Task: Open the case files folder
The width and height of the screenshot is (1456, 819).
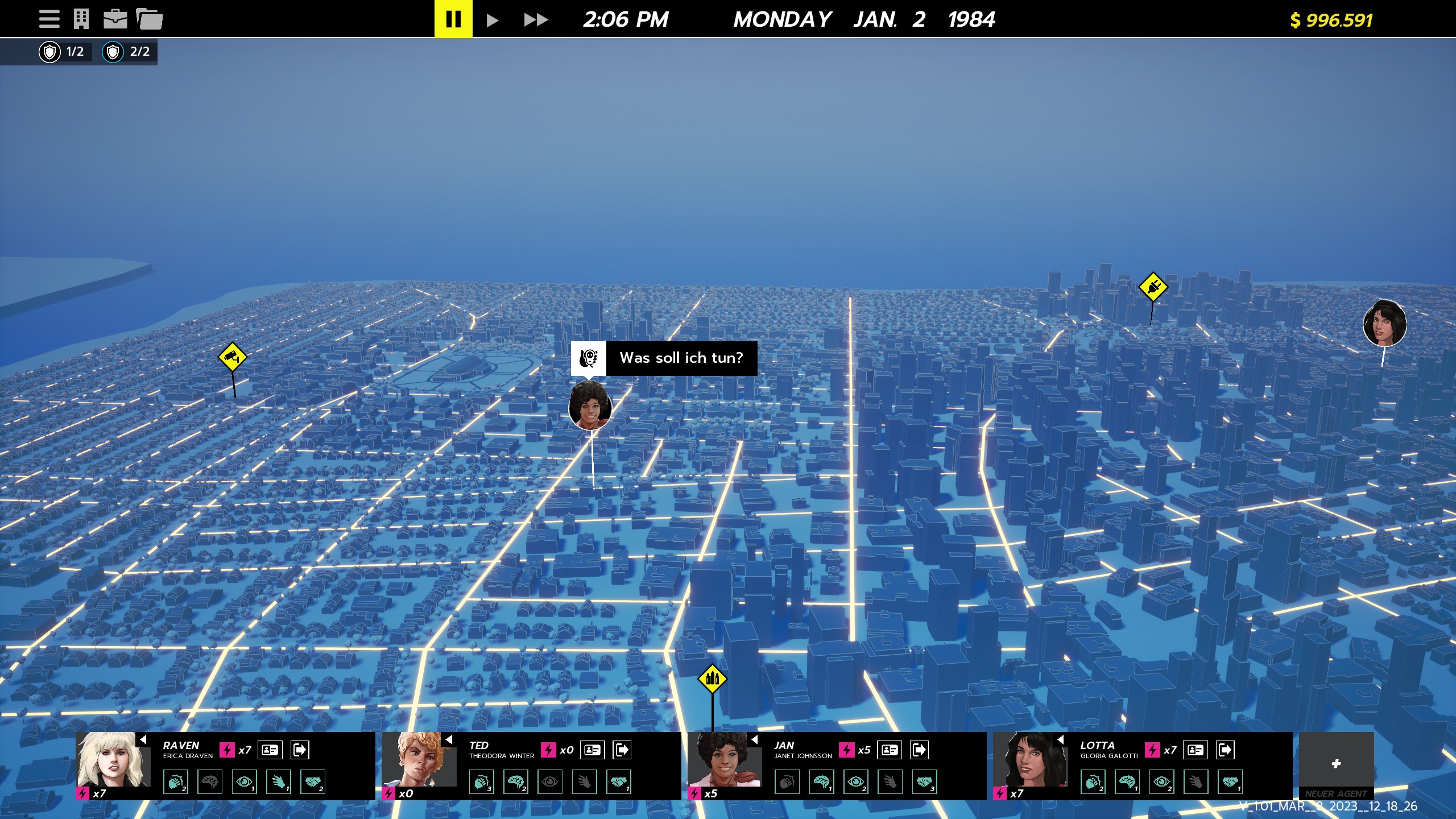Action: pyautogui.click(x=150, y=19)
